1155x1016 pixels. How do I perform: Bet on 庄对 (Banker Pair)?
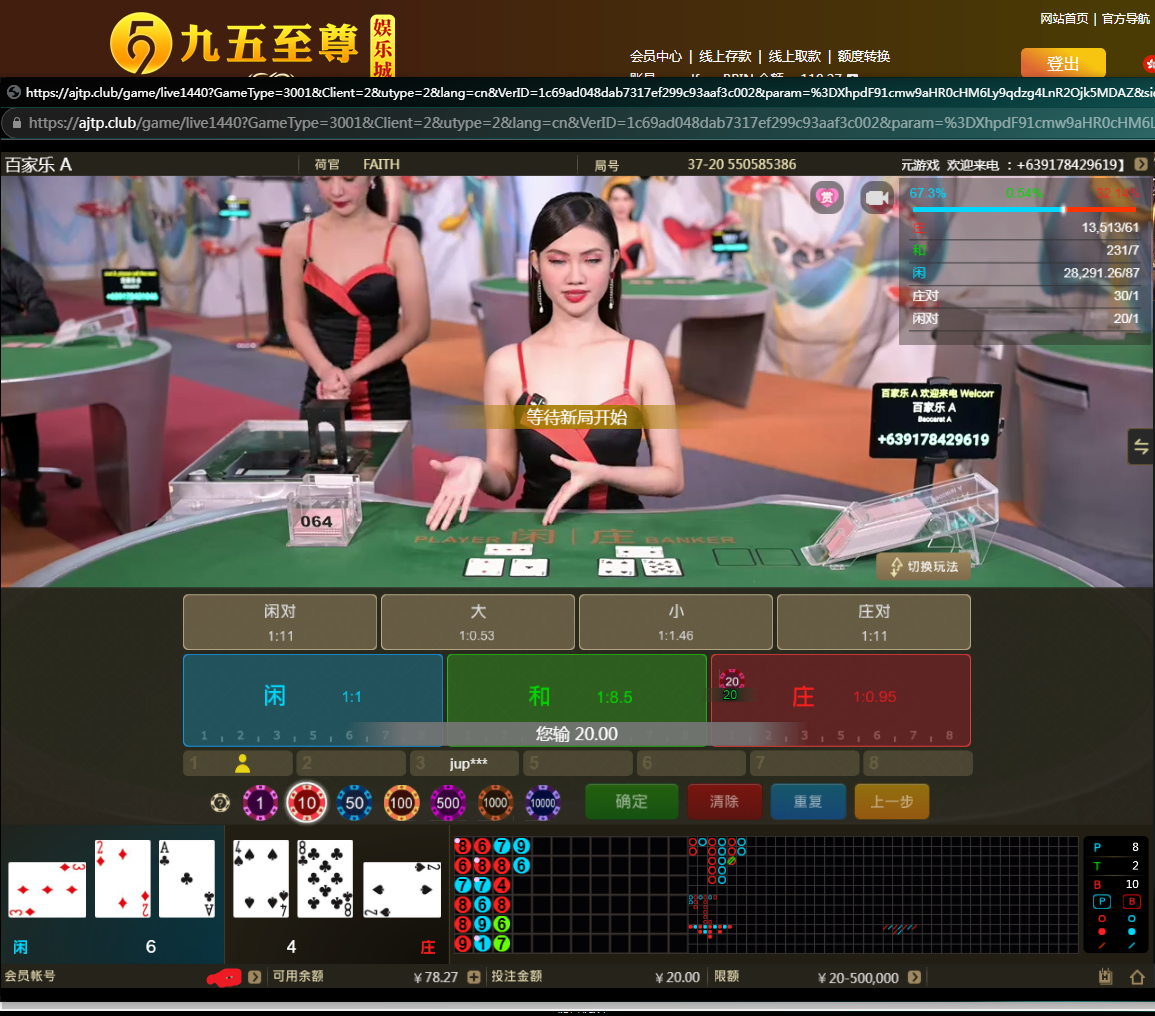click(x=874, y=622)
